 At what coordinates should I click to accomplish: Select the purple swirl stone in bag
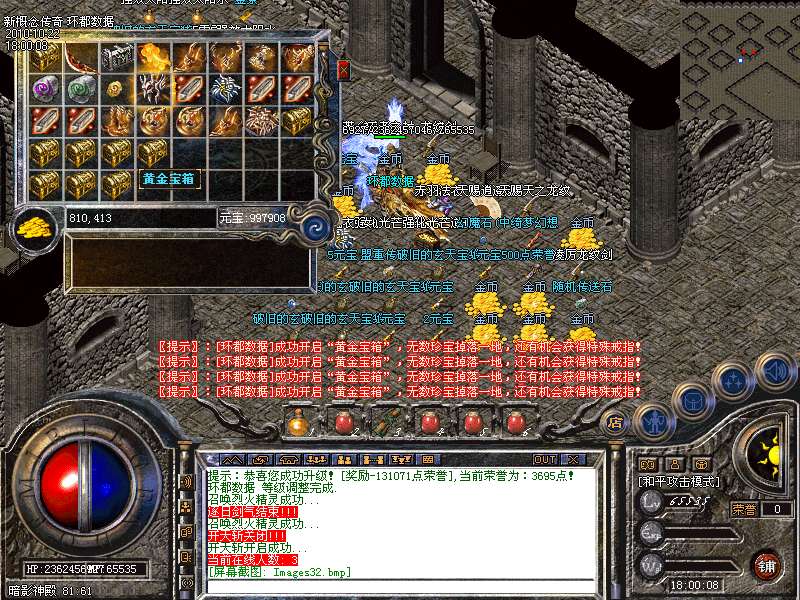pos(45,89)
